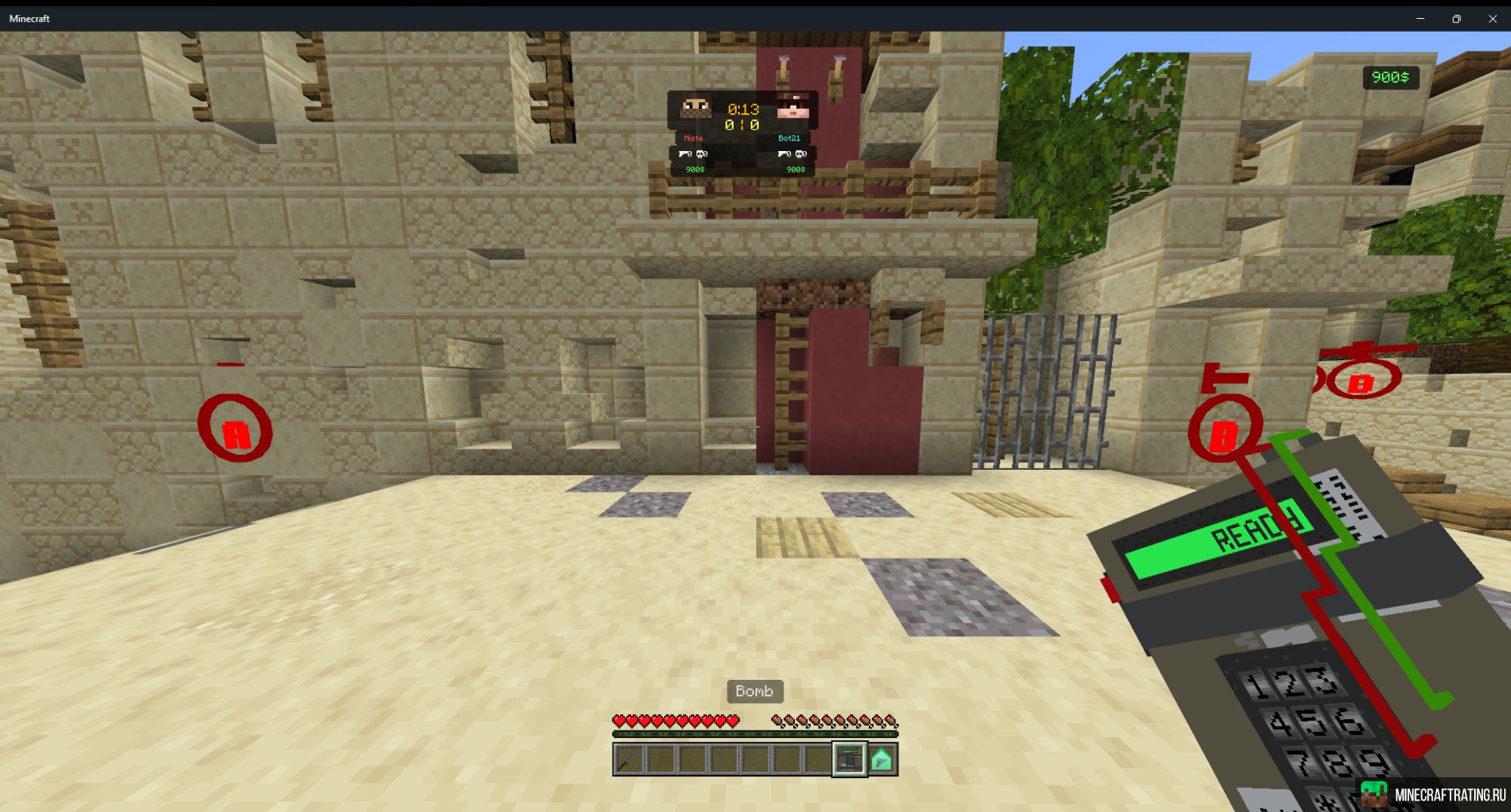
Task: Click the 900$ money counter at top right
Action: (1392, 78)
